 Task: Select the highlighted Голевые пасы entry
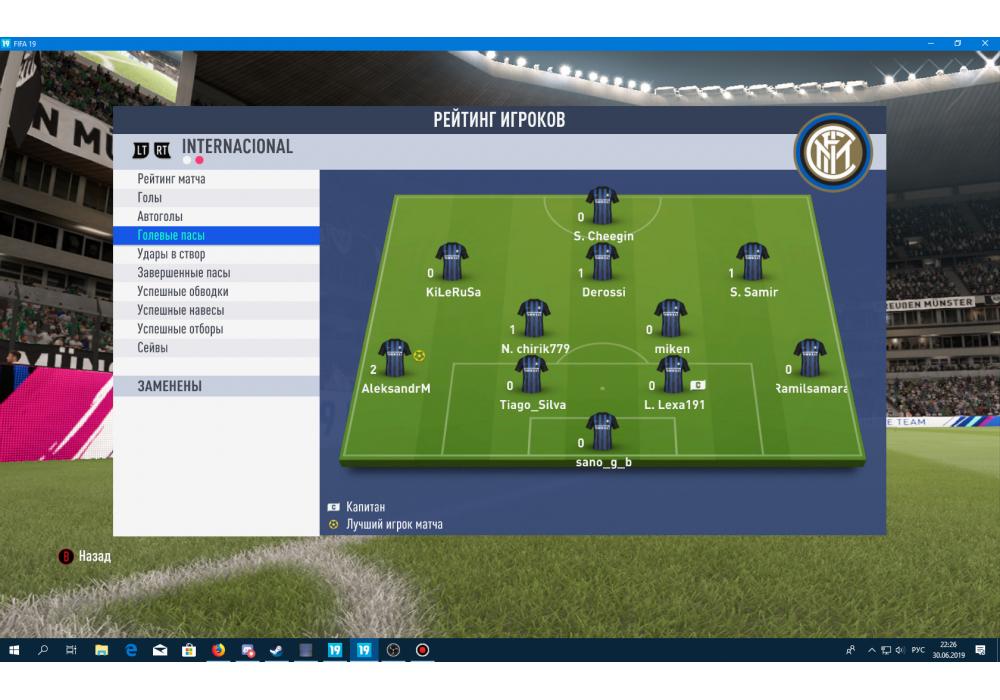coord(171,235)
